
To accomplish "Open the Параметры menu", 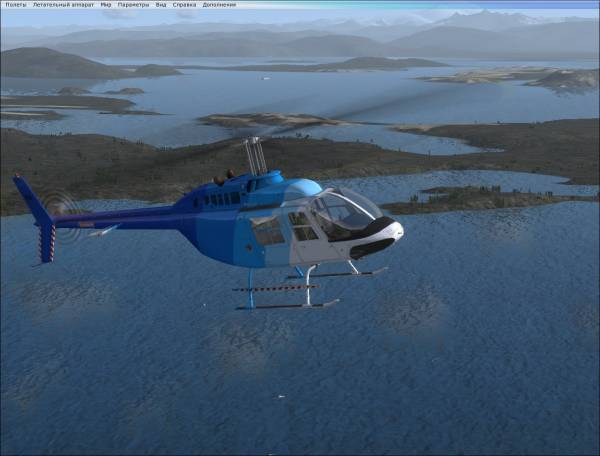I will (133, 5).
